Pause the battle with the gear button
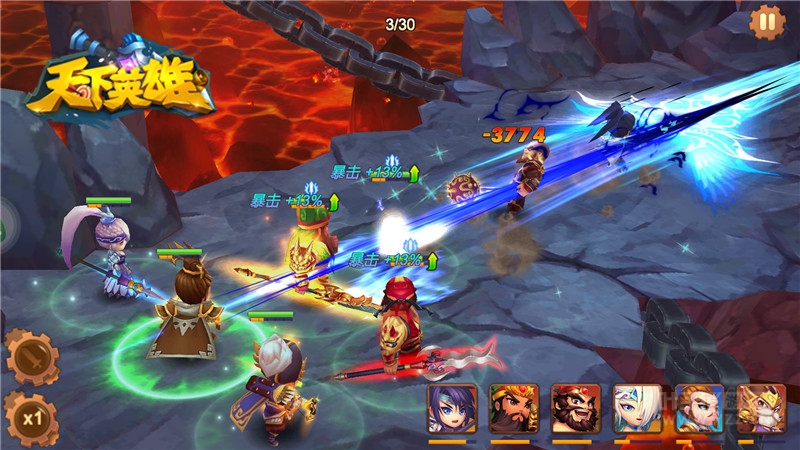Viewport: 800px width, 450px height. [767, 21]
